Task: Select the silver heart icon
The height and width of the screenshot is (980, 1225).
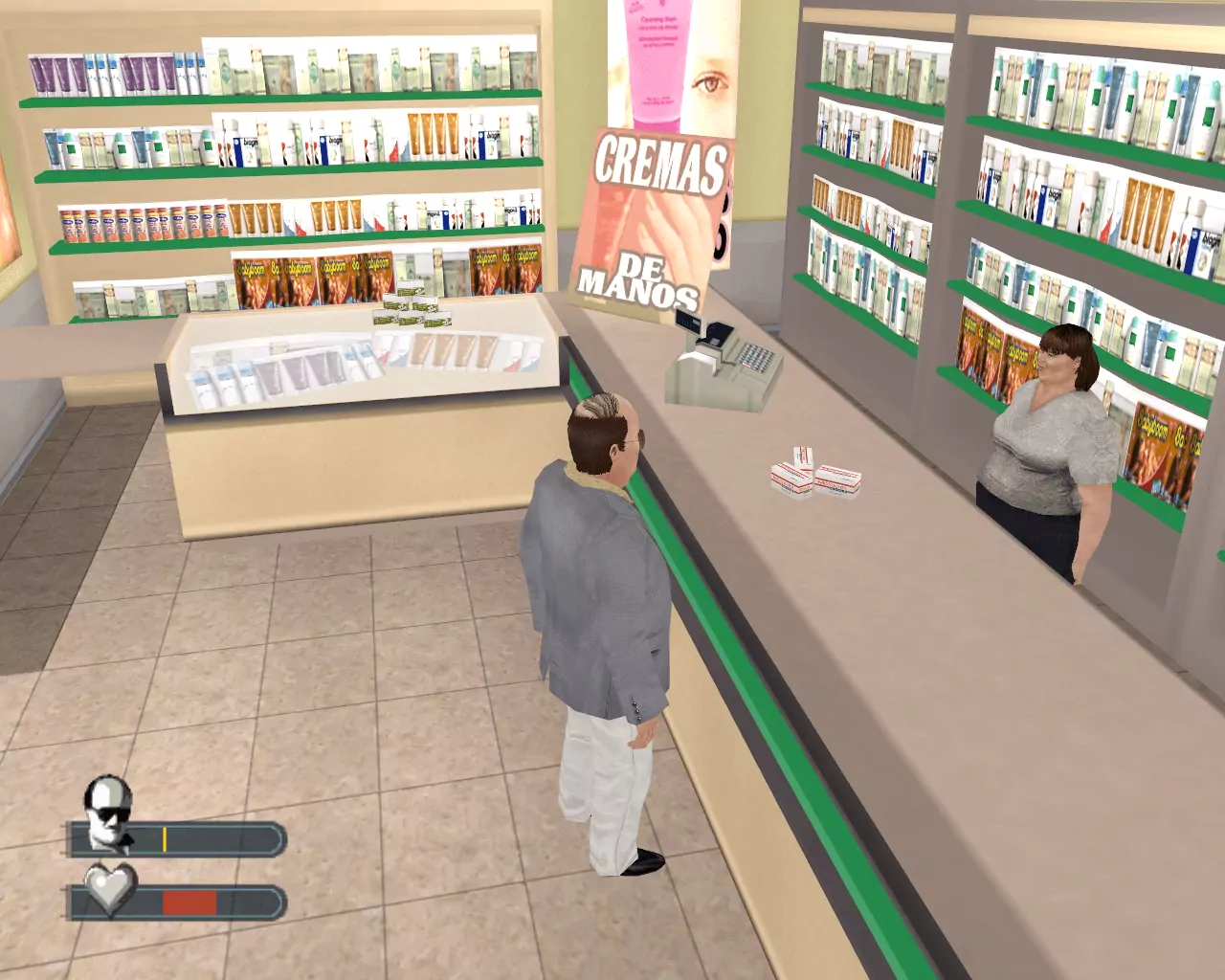Action: tap(110, 889)
